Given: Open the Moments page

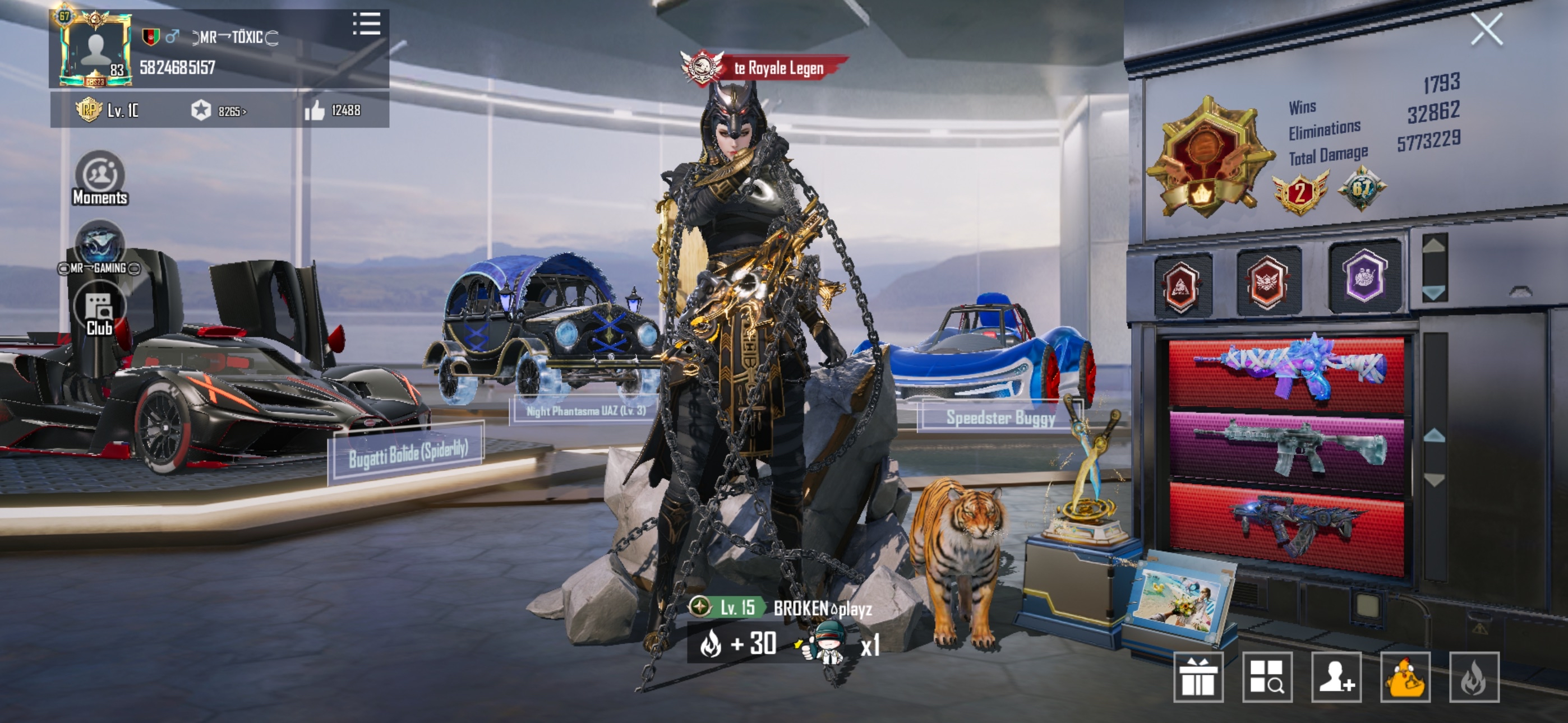Looking at the screenshot, I should point(100,178).
